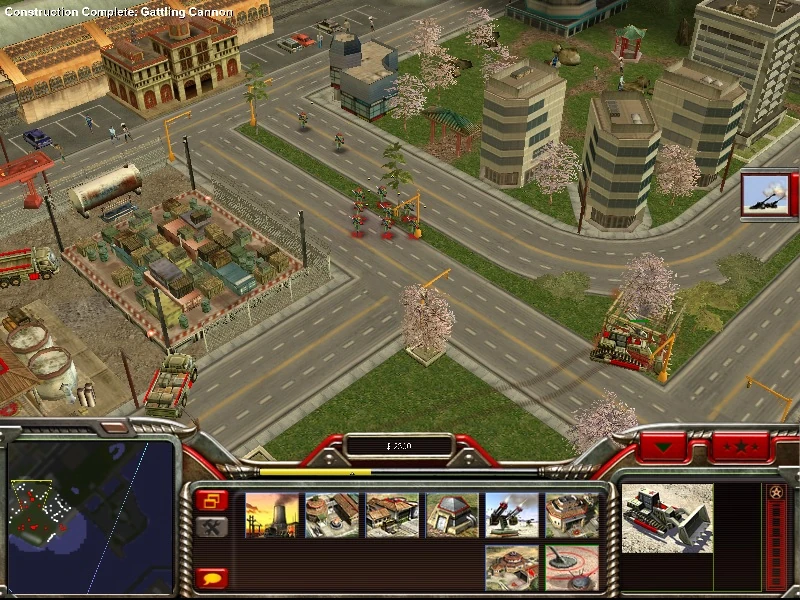
Task: Click the red overlapping-rectangles button
Action: click(x=212, y=500)
